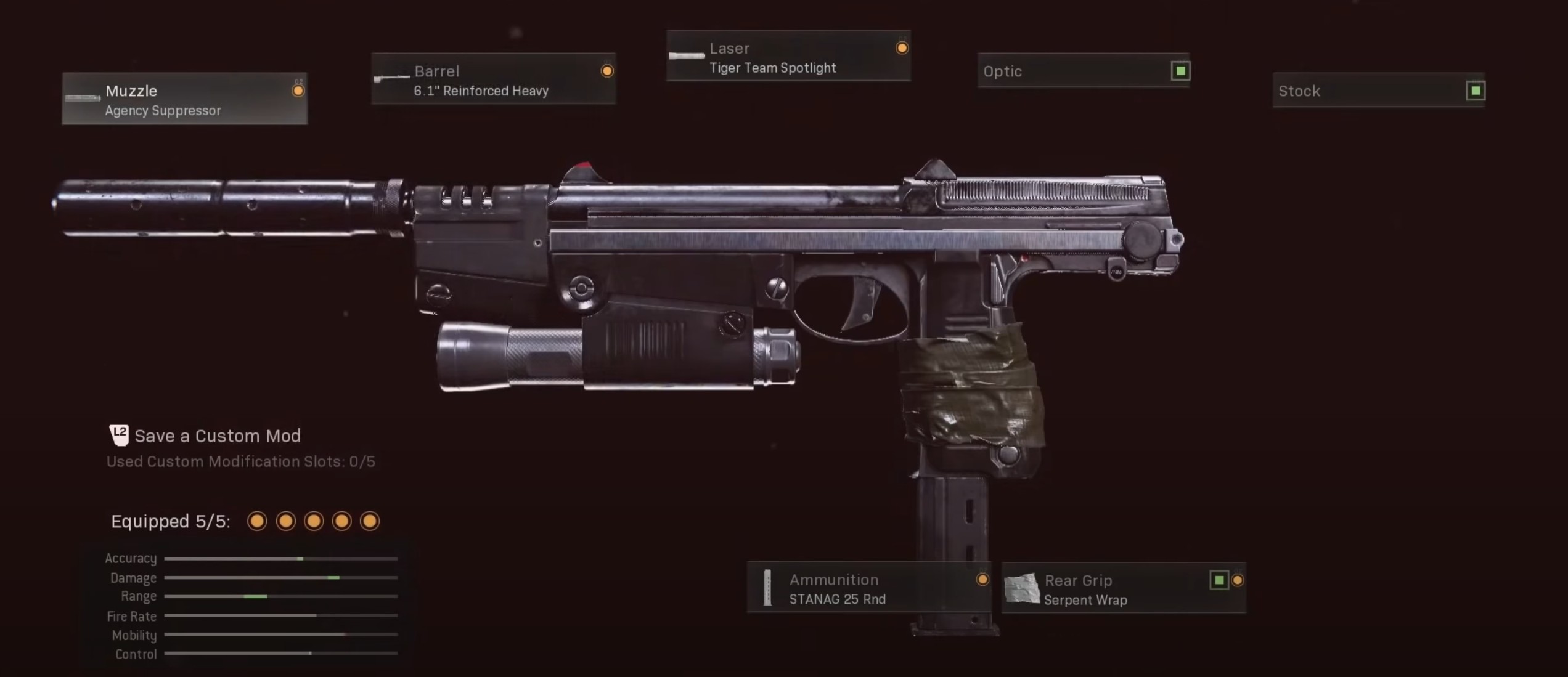The width and height of the screenshot is (1568, 677).
Task: Choose the Laser Tiger Team Spotlight slot
Action: pos(788,56)
